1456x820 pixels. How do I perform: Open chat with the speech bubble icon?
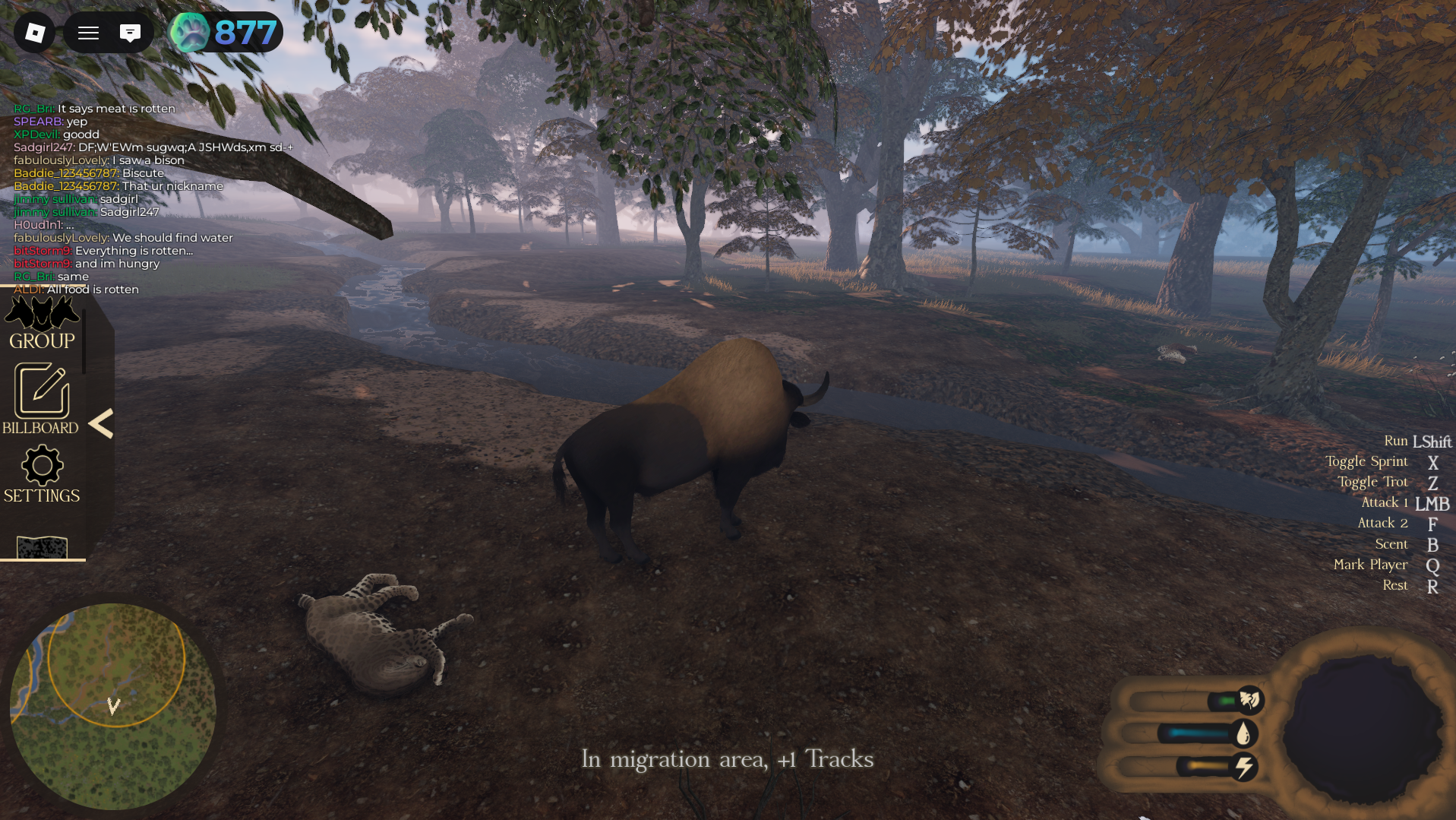coord(131,32)
